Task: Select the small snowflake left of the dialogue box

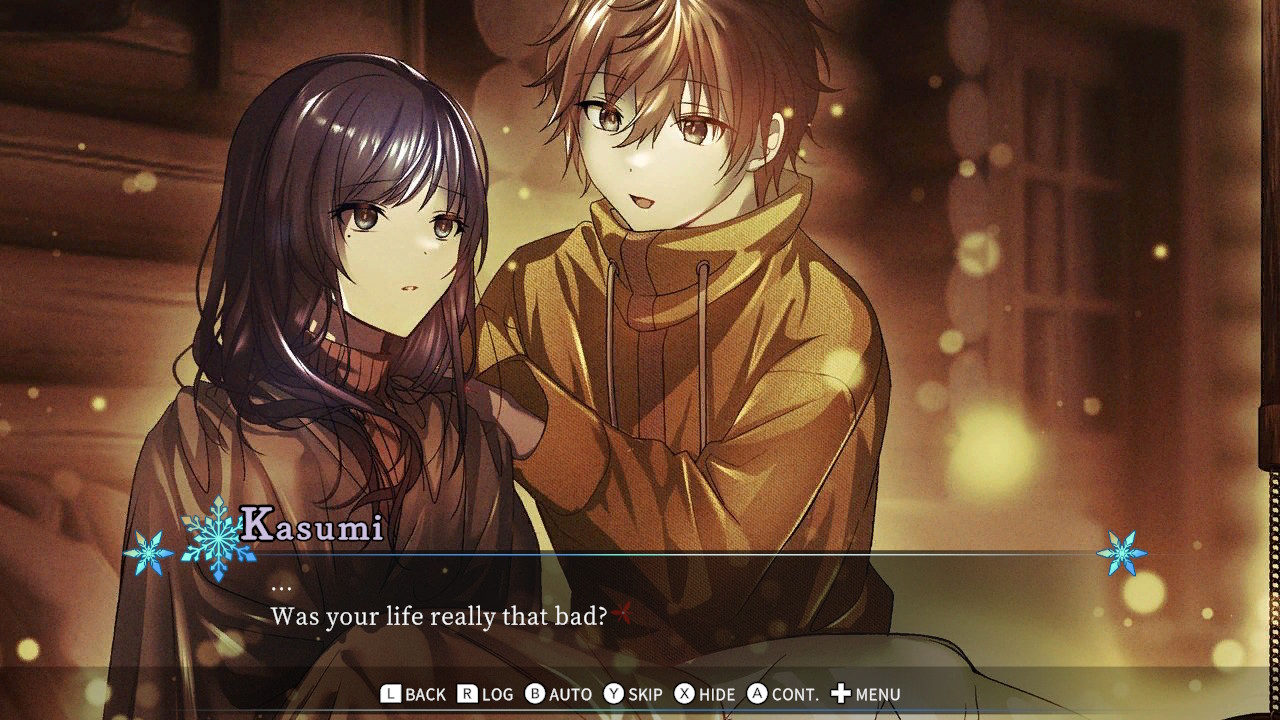Action: [x=148, y=551]
